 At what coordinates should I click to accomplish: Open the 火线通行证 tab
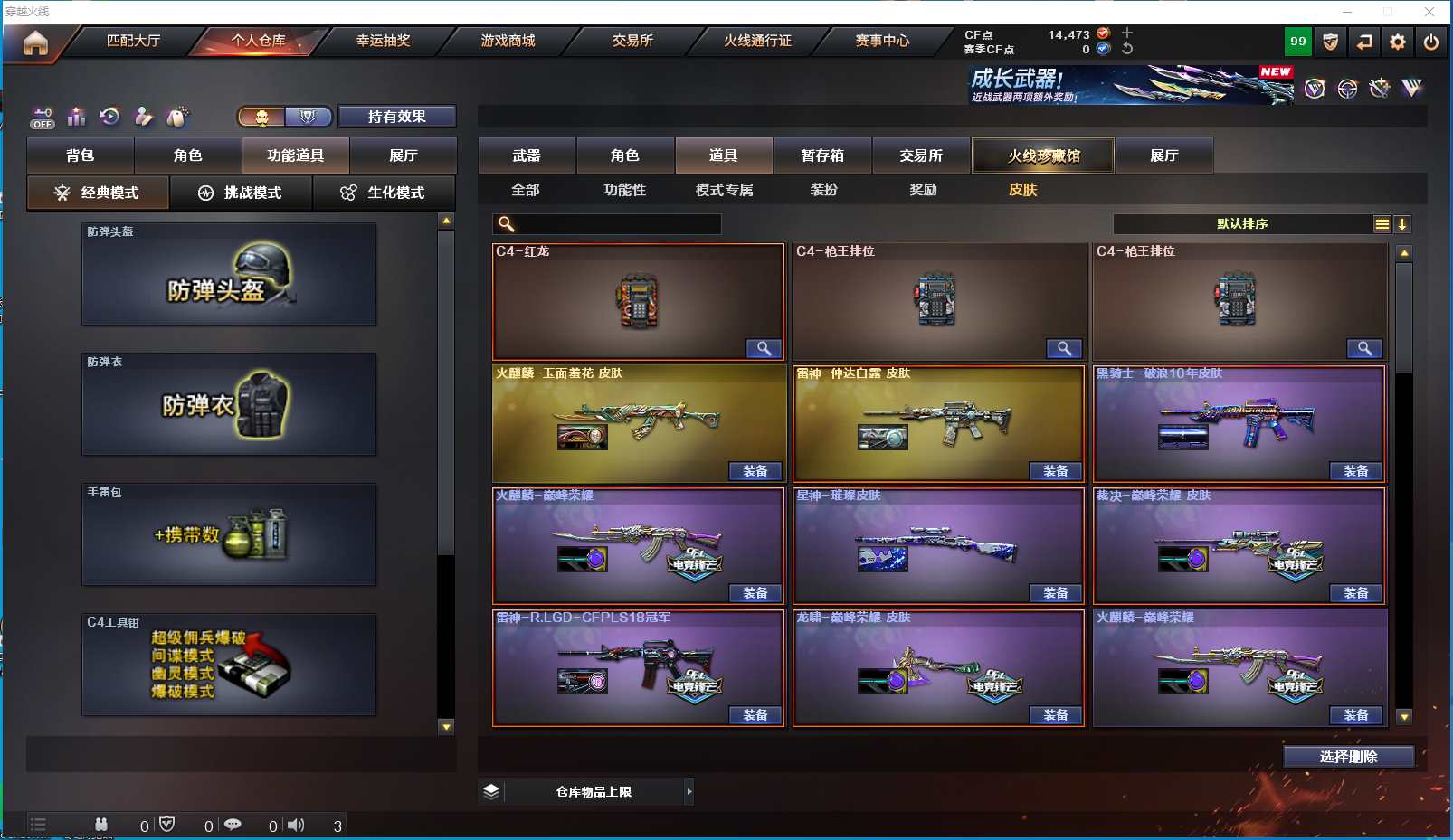tap(757, 41)
